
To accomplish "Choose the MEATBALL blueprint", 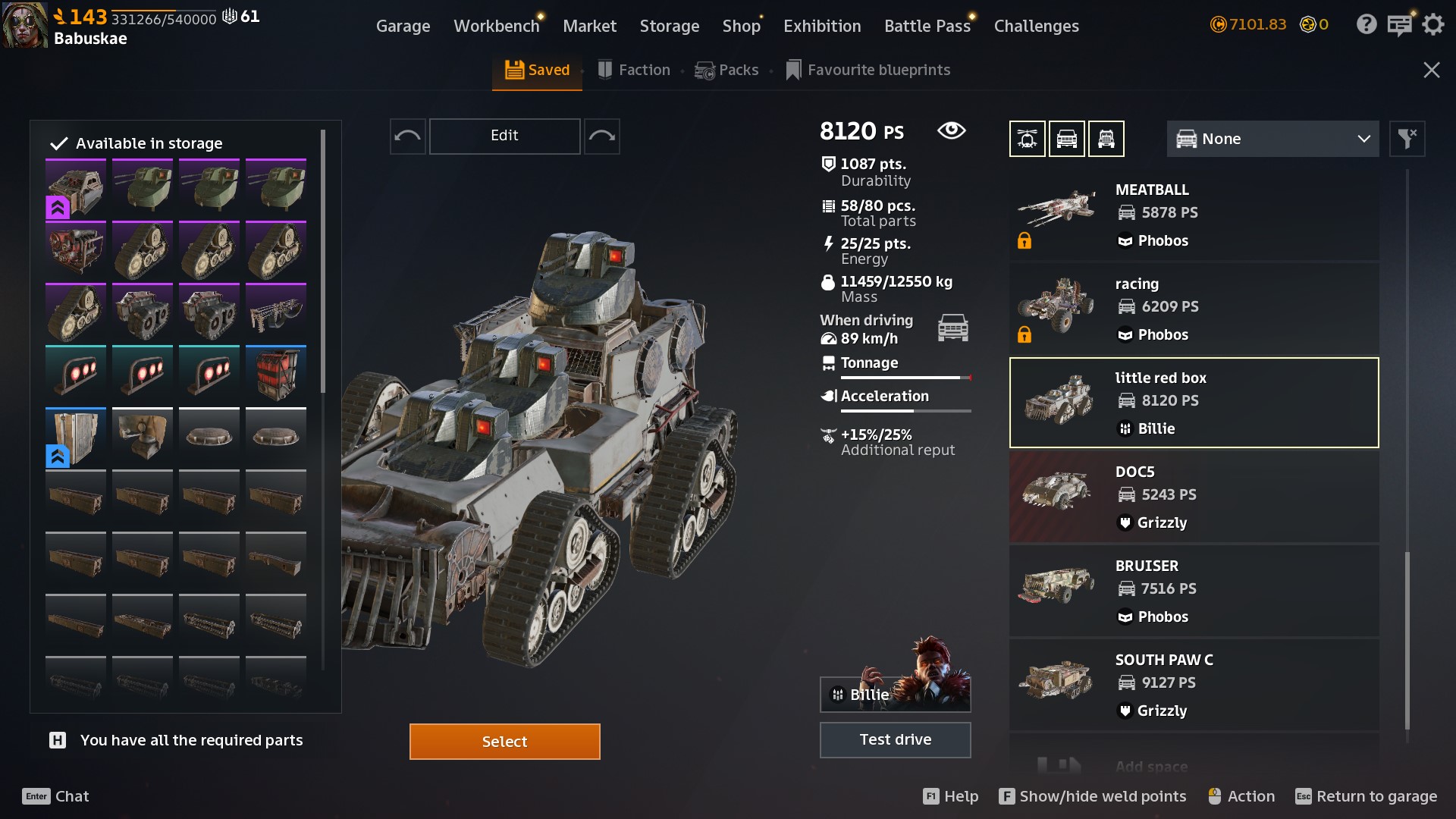I will coord(1194,215).
